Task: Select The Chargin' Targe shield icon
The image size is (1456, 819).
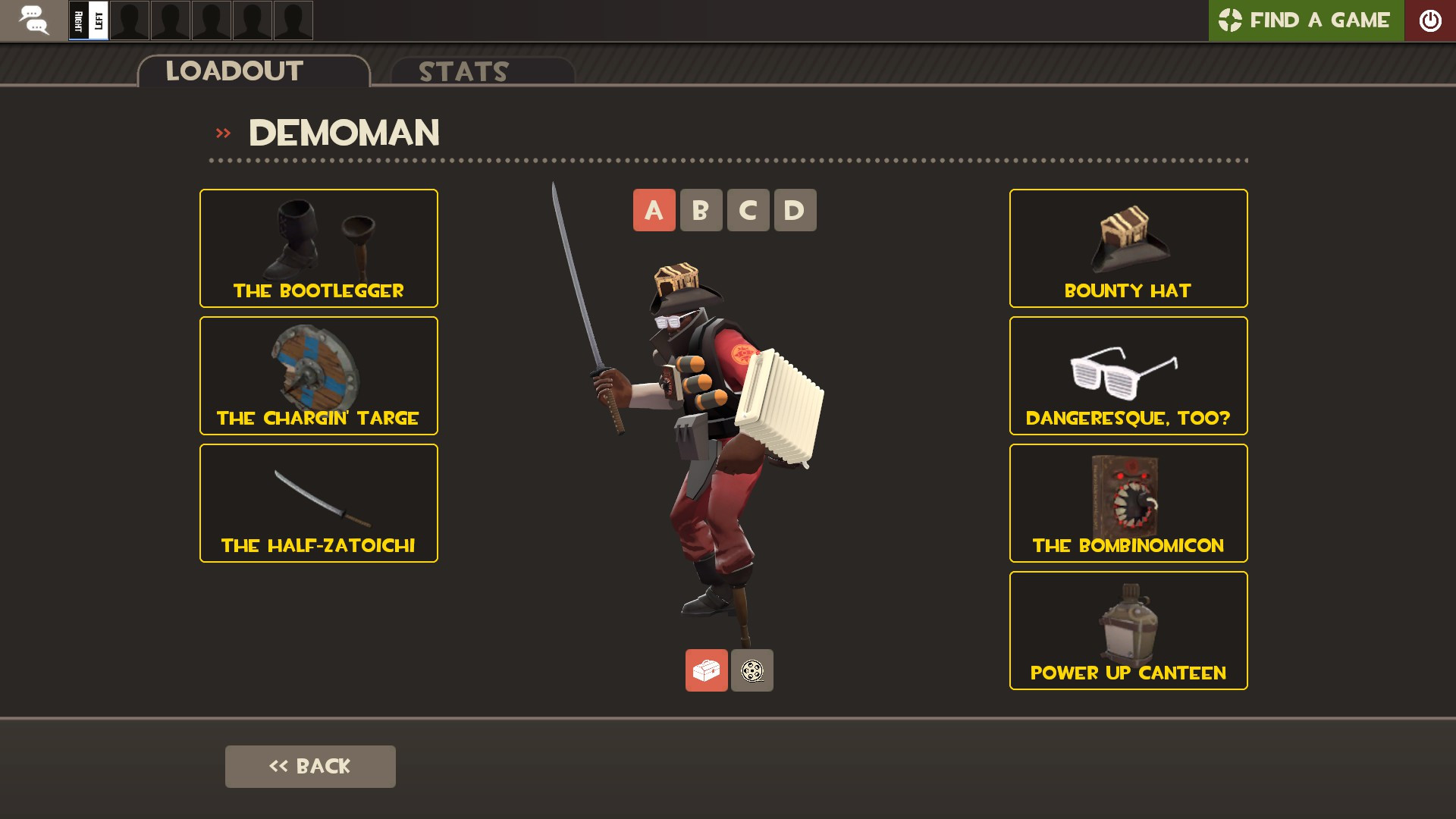Action: tap(318, 368)
